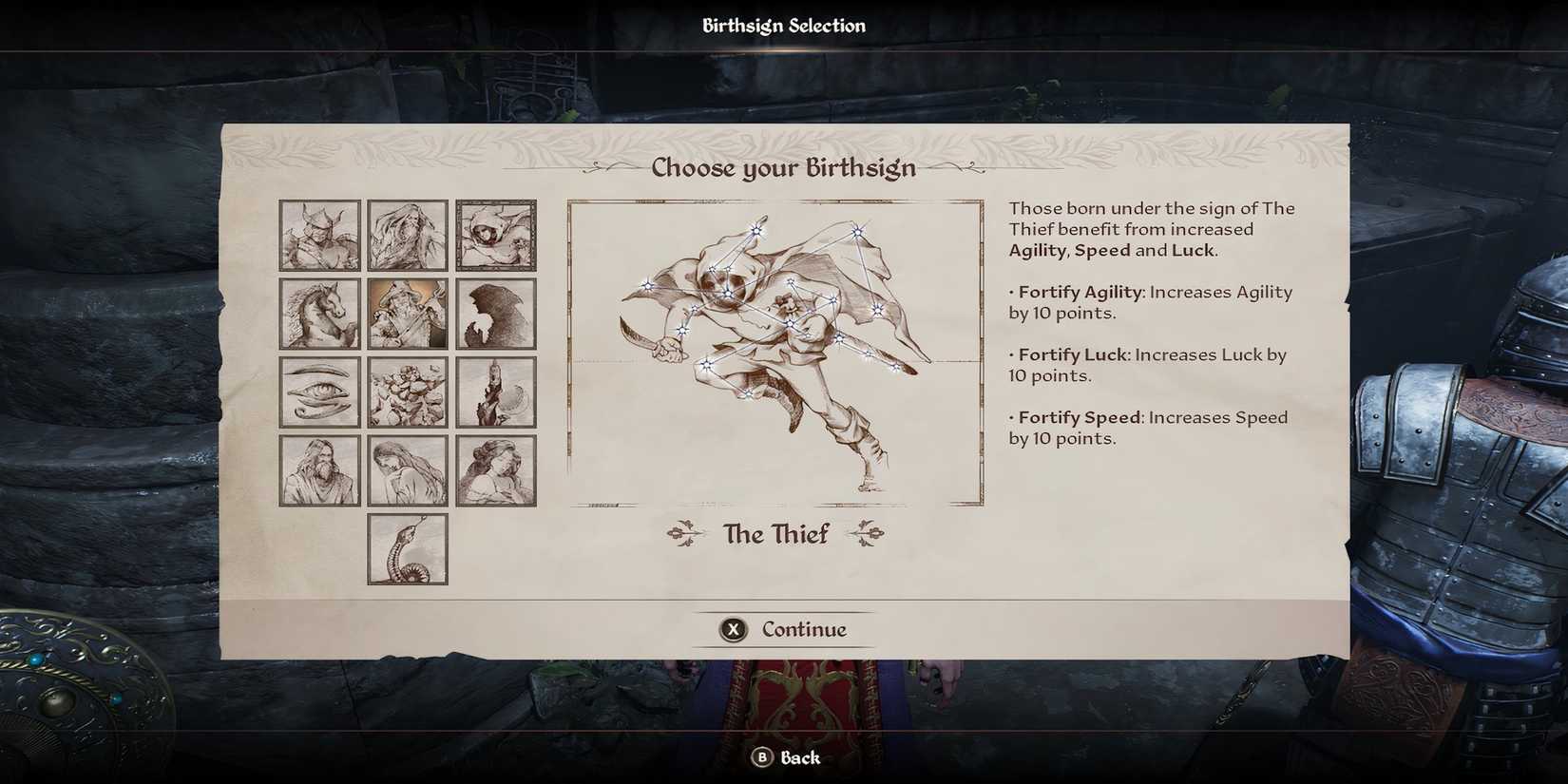Image resolution: width=1568 pixels, height=784 pixels.
Task: Select the tower with crescent moon birthsign
Action: pos(495,392)
